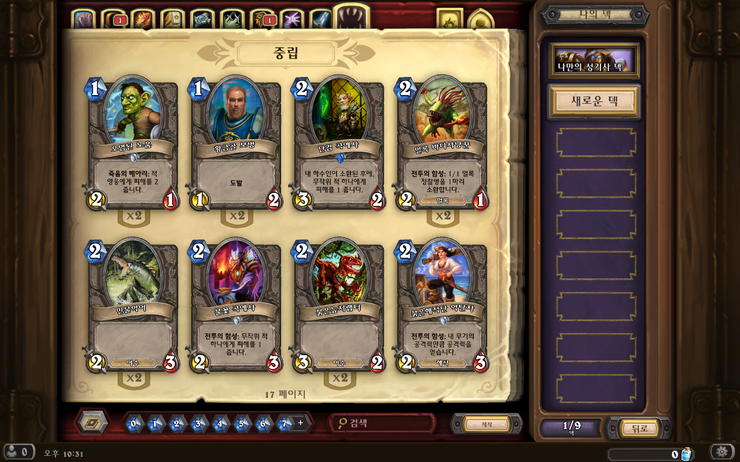The height and width of the screenshot is (462, 740).
Task: Filter cards by mana cost 0
Action: point(134,424)
